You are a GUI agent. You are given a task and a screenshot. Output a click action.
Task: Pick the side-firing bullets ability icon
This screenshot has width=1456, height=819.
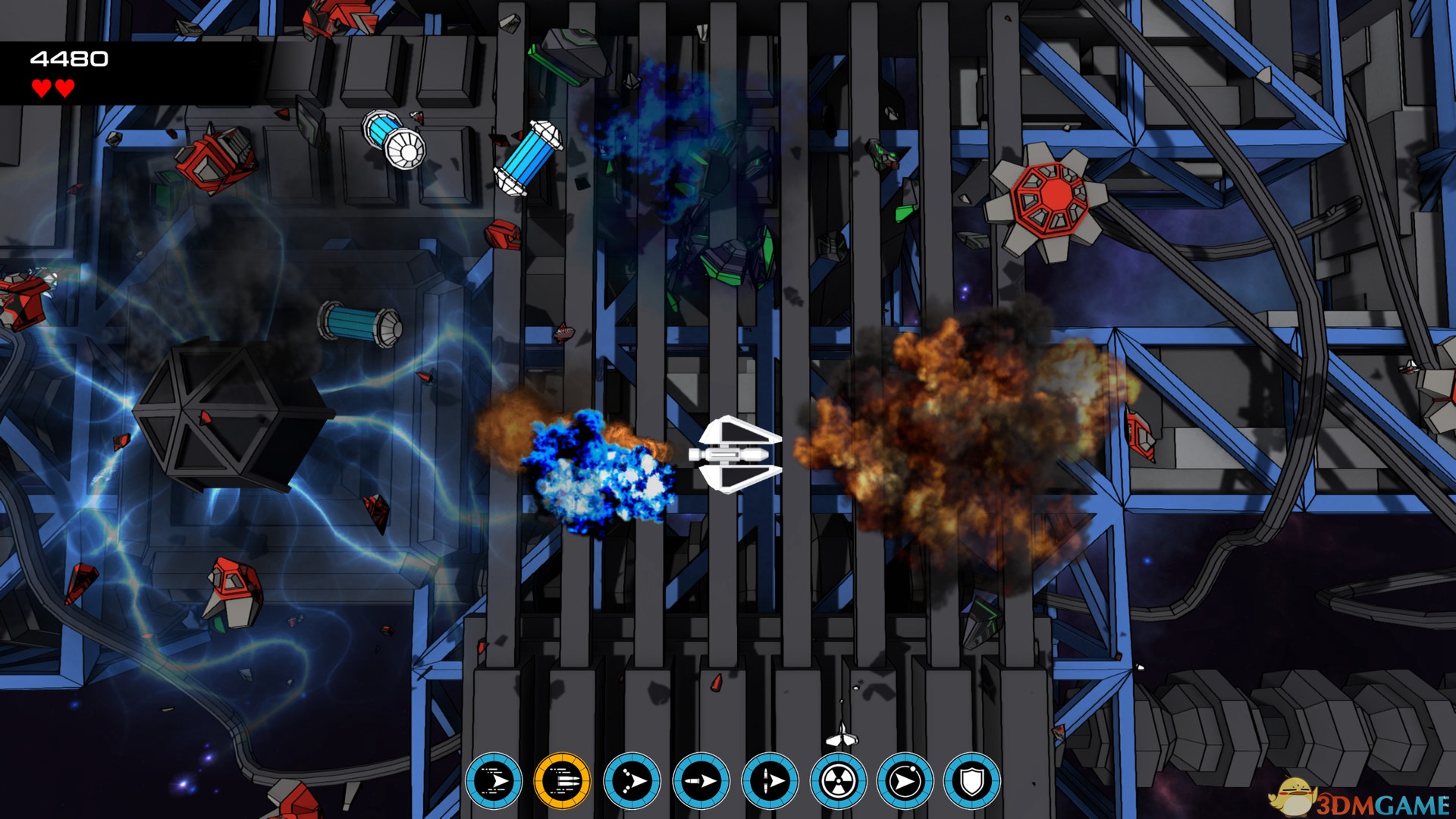[x=770, y=780]
